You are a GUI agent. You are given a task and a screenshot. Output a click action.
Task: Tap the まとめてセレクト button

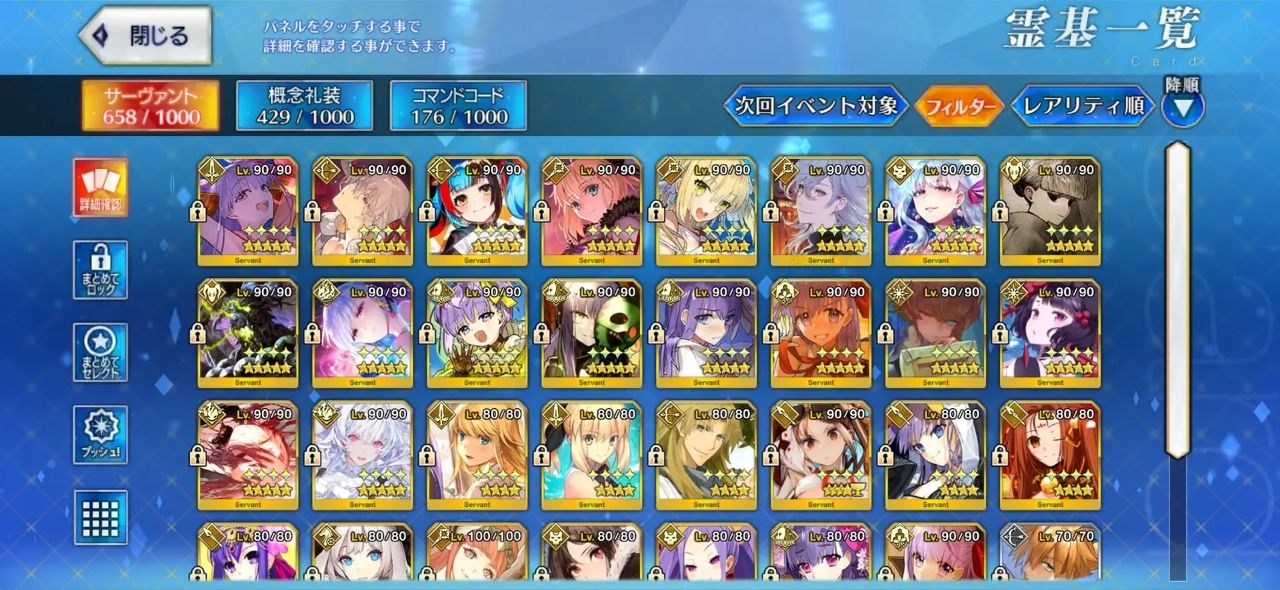coord(101,352)
